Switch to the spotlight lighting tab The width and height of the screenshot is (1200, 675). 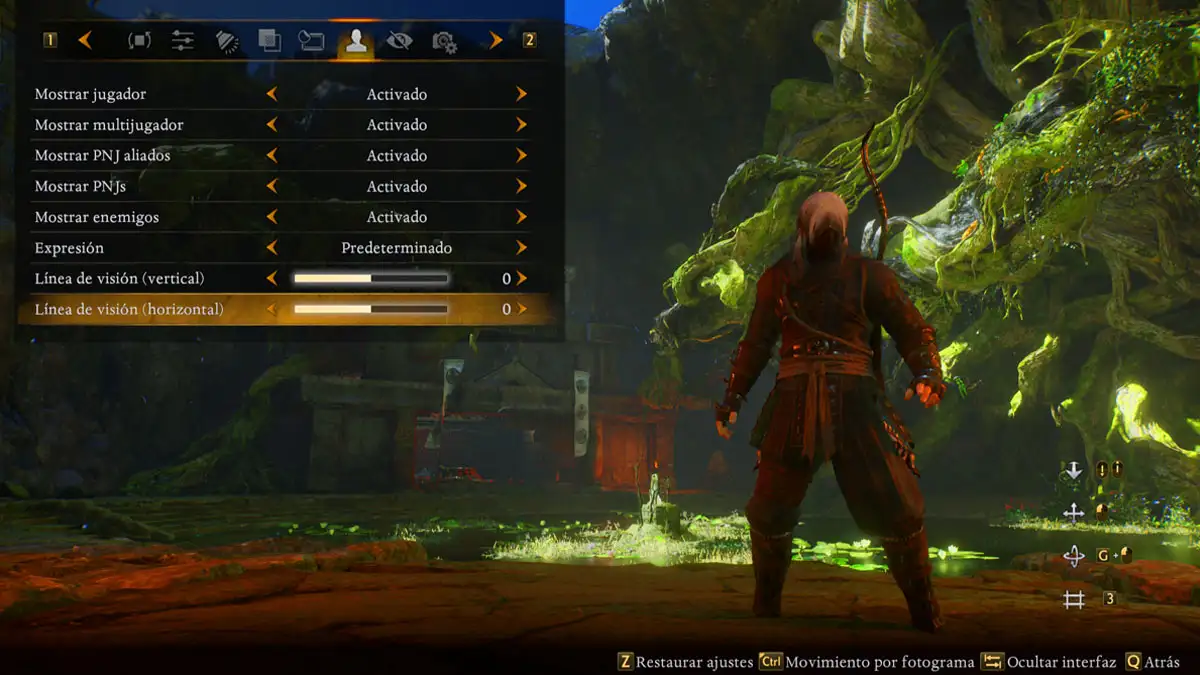[x=227, y=41]
